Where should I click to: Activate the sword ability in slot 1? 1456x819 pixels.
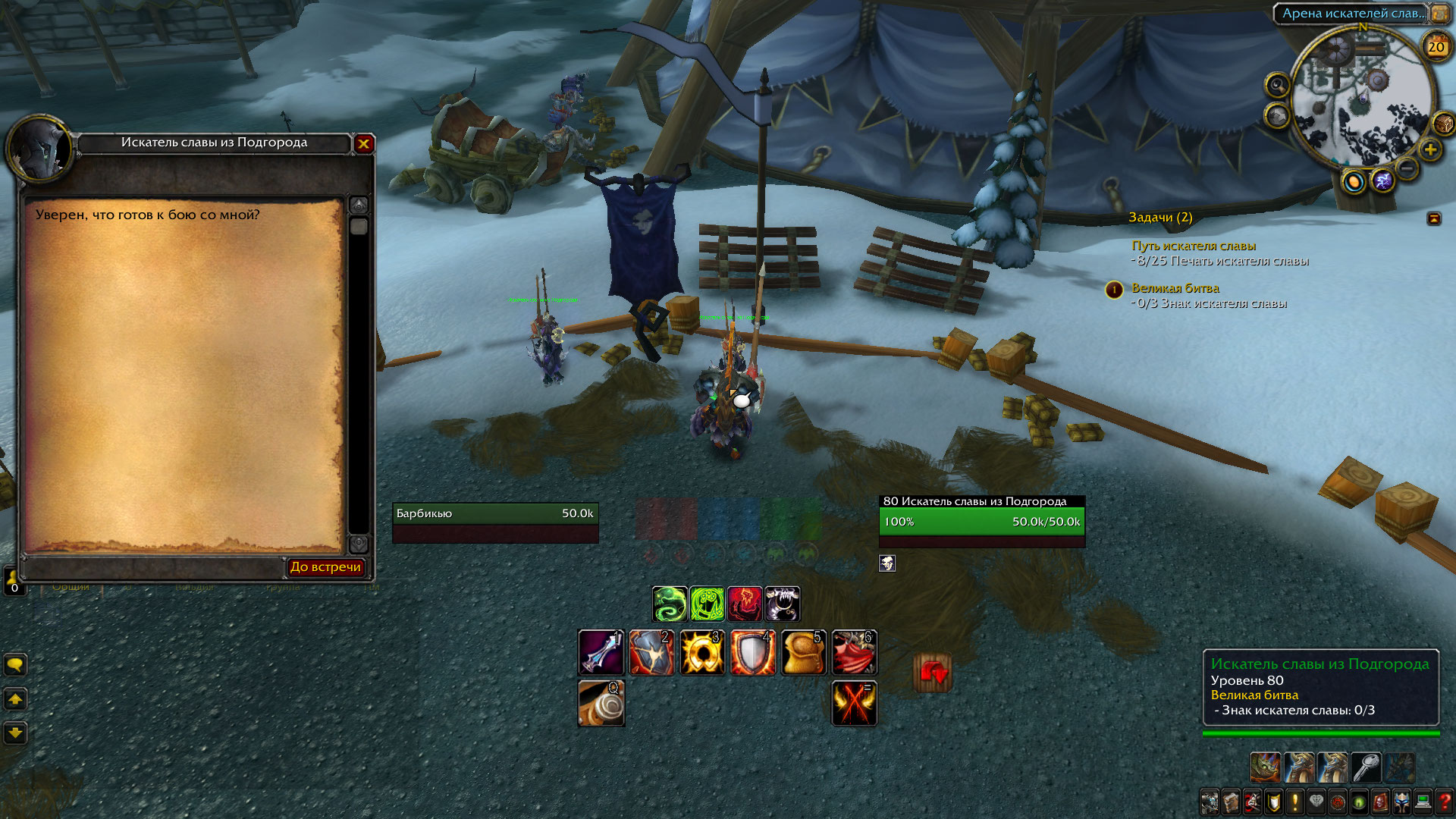click(x=601, y=652)
